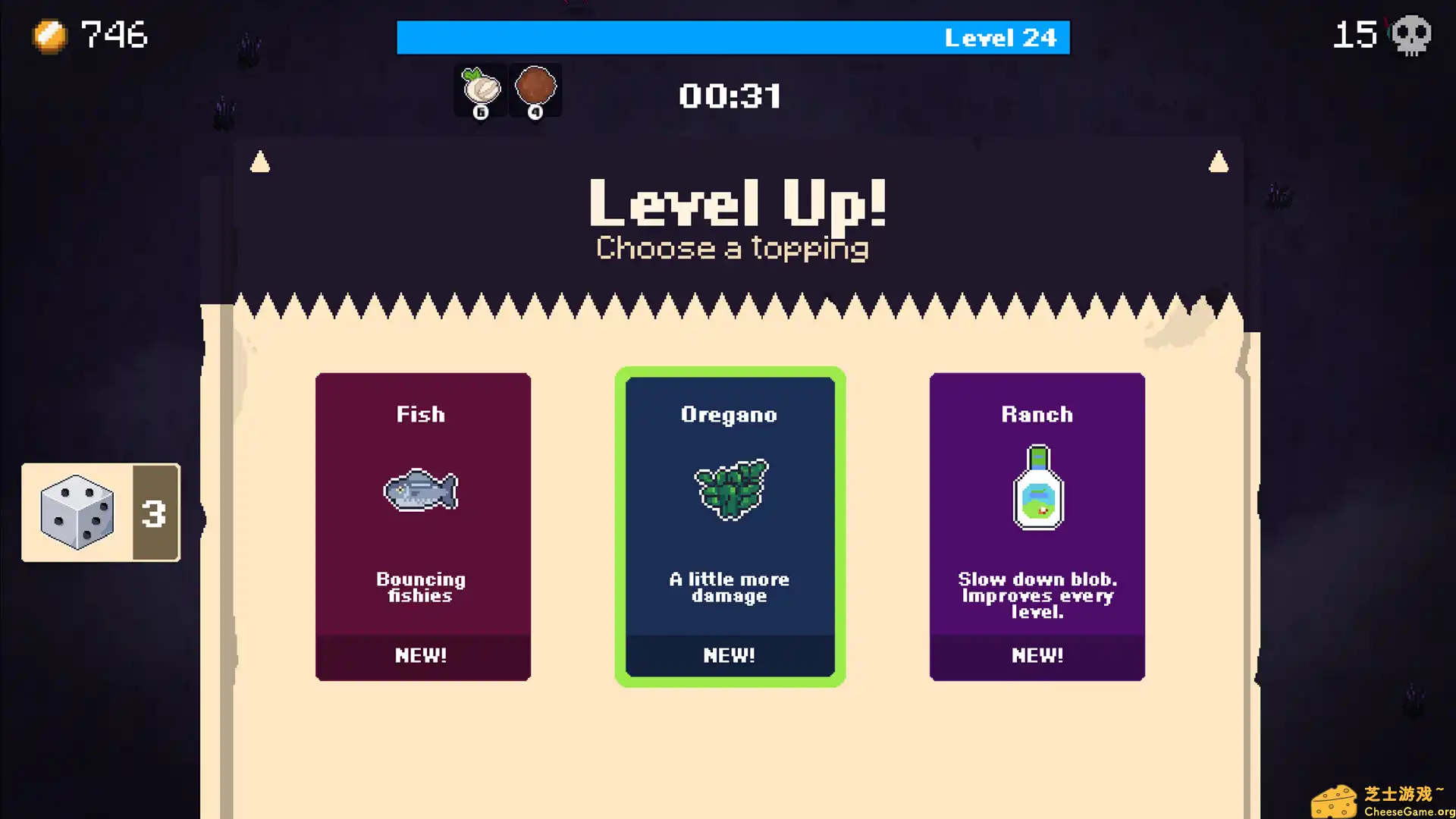Click the Level 24 progress bar
Image resolution: width=1456 pixels, height=819 pixels.
732,37
